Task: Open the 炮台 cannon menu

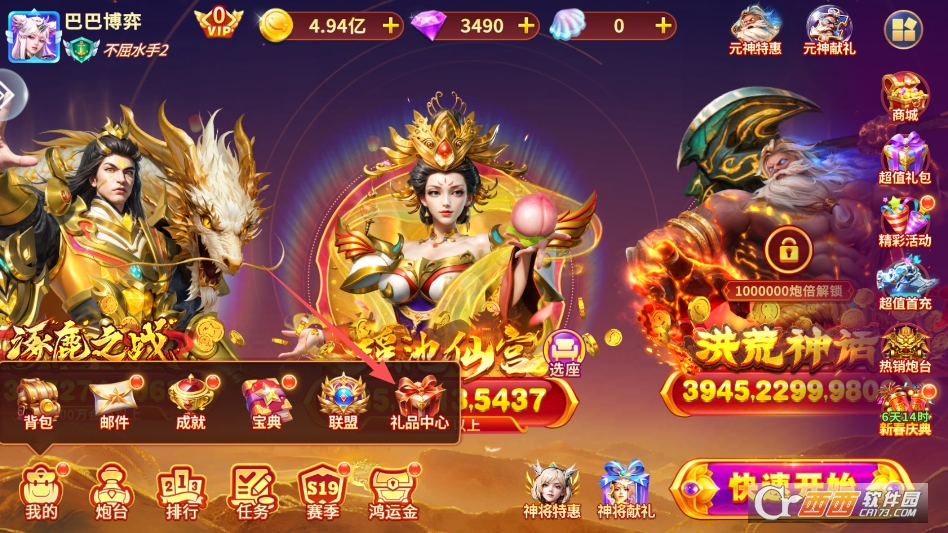Action: click(x=108, y=492)
